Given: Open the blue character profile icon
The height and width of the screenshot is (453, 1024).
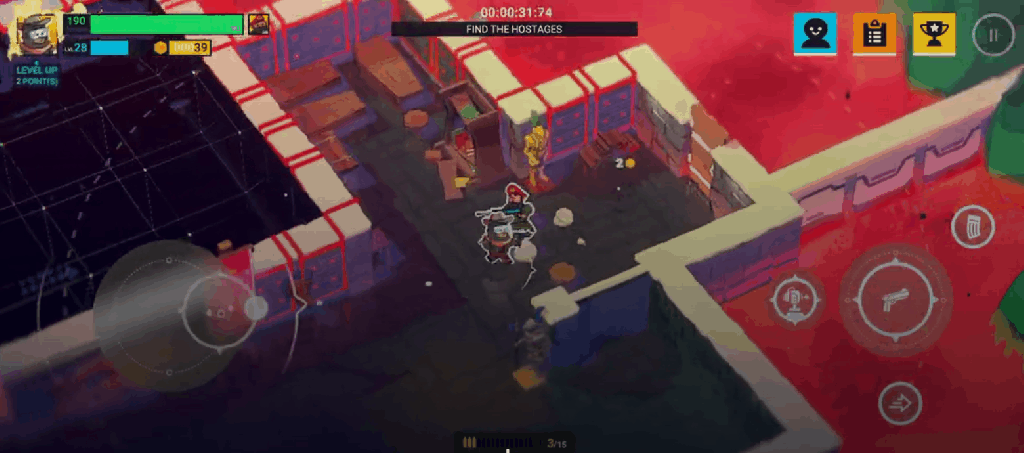Looking at the screenshot, I should pyautogui.click(x=814, y=34).
